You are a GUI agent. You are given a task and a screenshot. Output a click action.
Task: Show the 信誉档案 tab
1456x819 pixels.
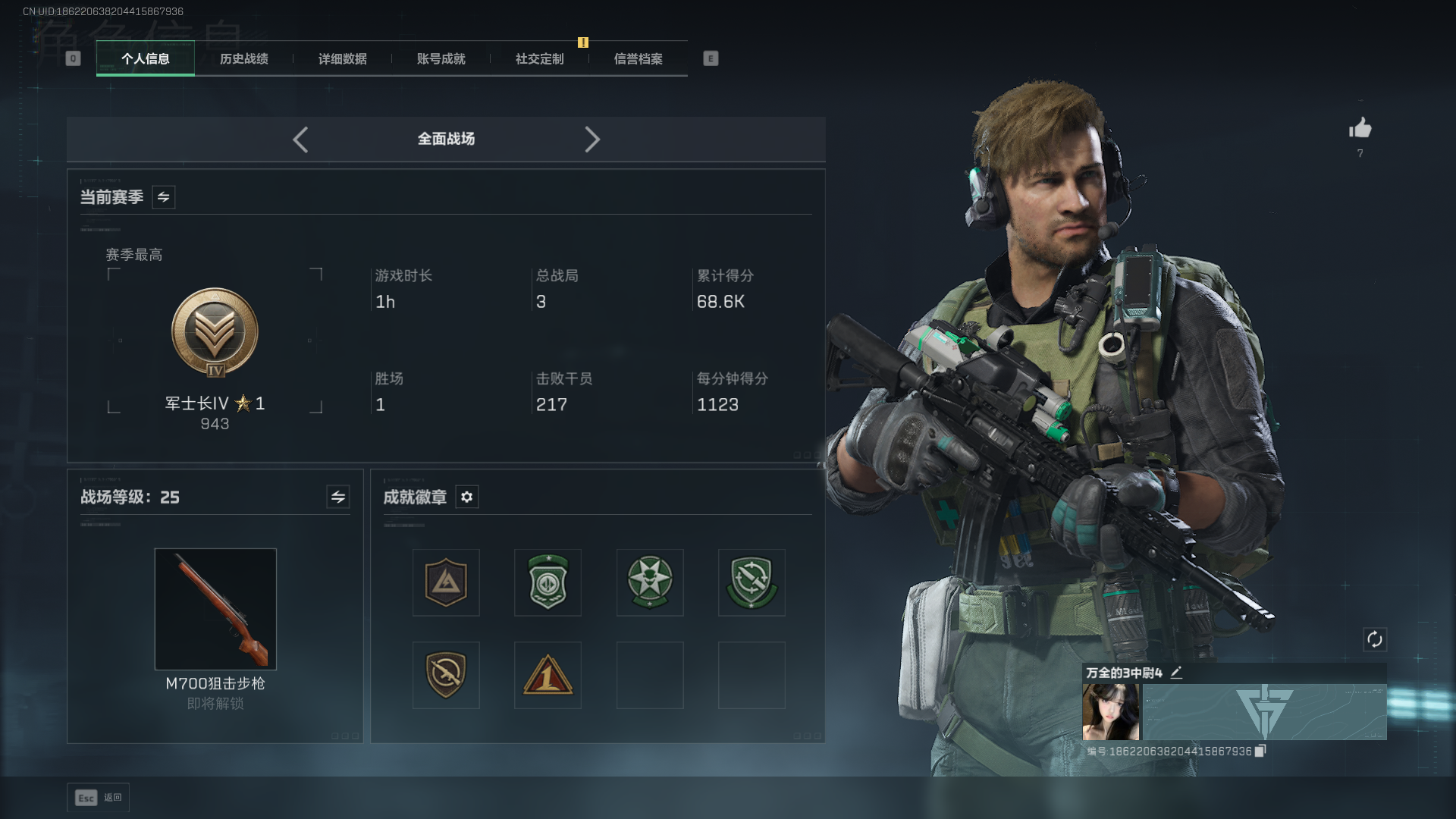(x=638, y=59)
